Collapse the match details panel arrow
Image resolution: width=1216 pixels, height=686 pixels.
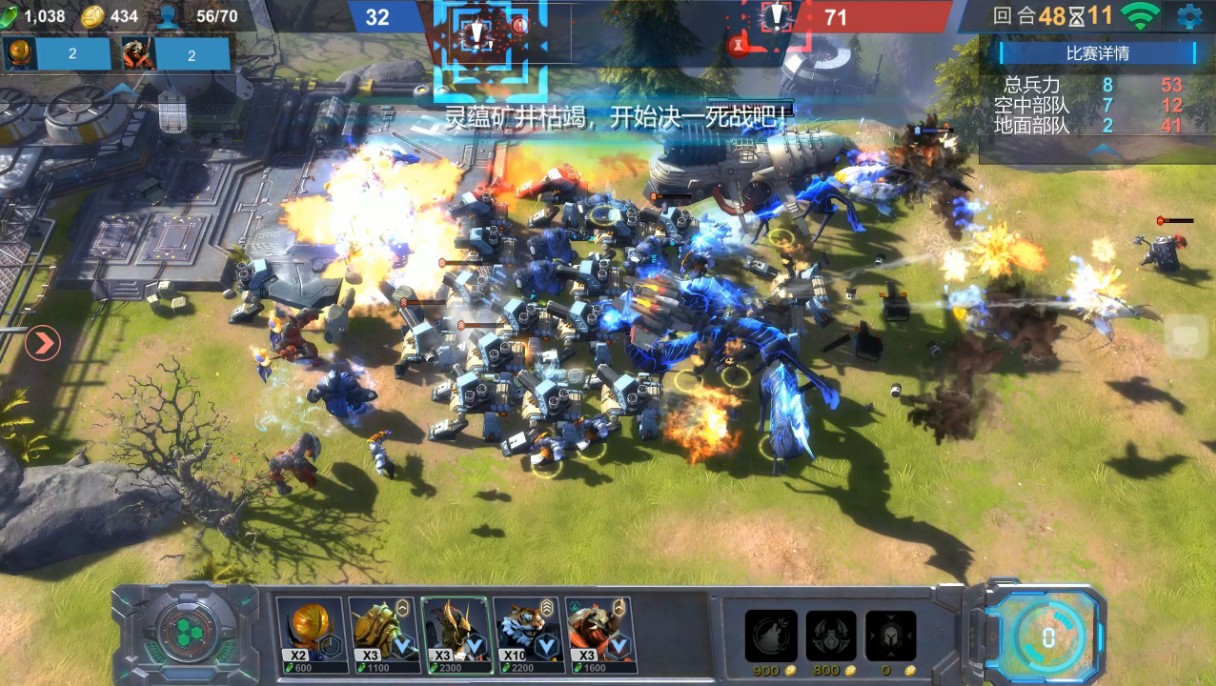1097,151
